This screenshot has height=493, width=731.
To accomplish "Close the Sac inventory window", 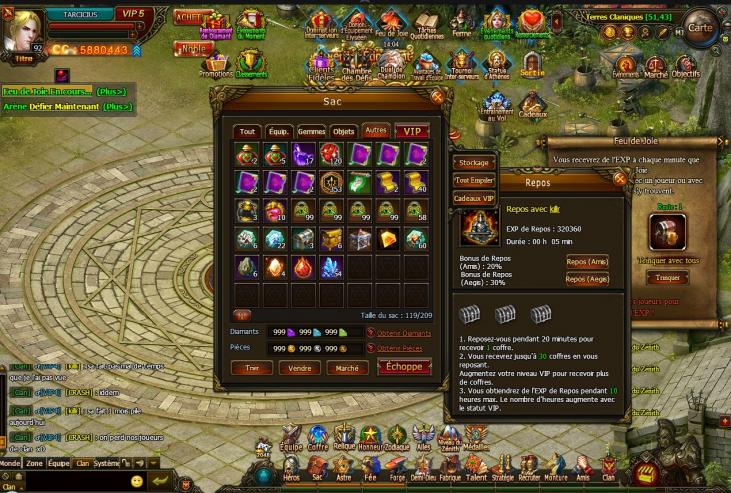I will (436, 97).
